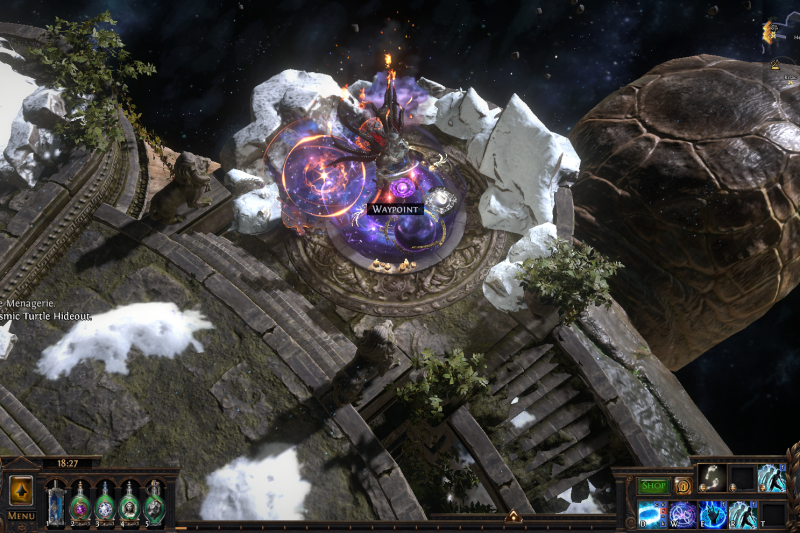Select the footprints move skill slot

tap(711, 478)
